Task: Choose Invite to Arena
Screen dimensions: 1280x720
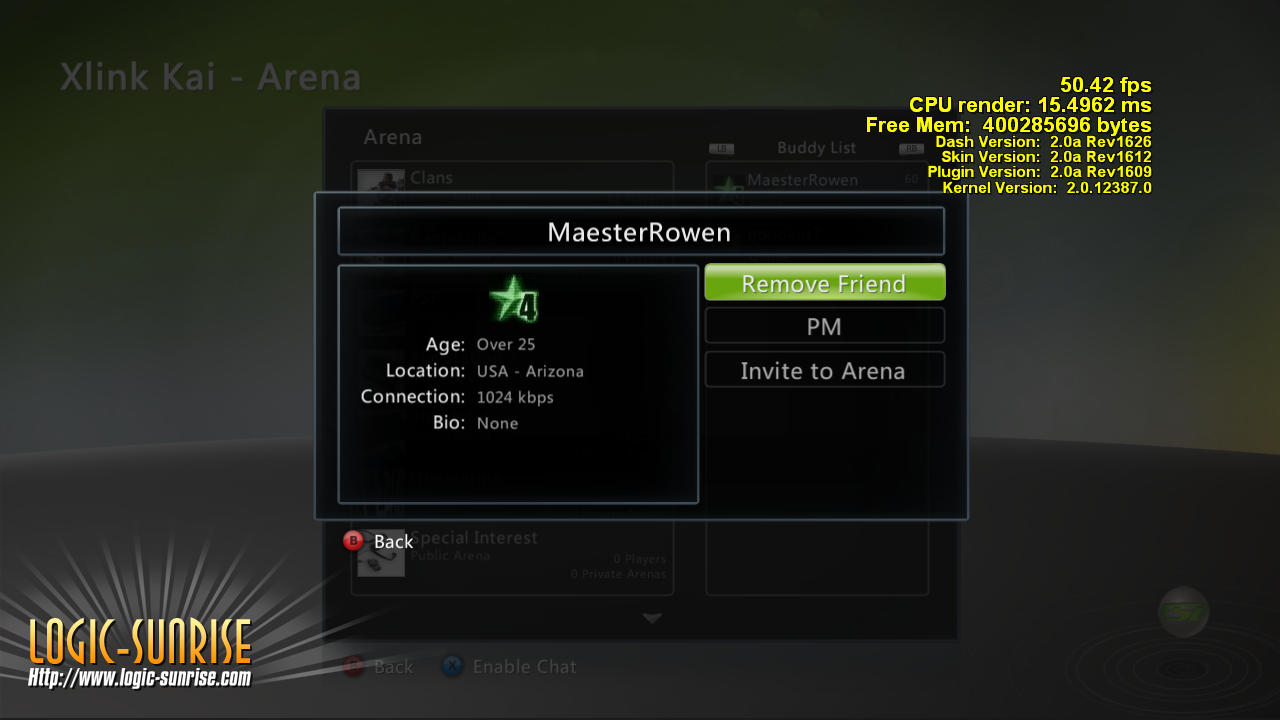Action: pos(824,370)
